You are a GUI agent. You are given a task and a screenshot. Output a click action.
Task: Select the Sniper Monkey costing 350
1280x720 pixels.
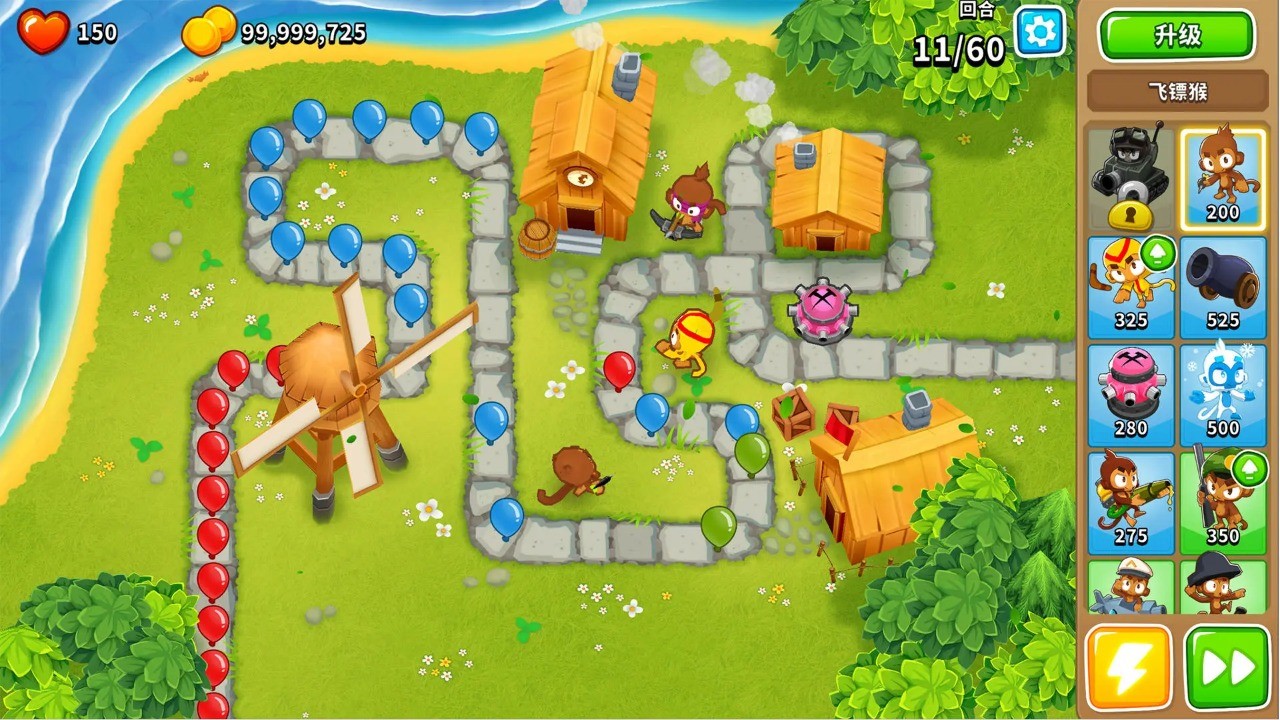(x=1222, y=500)
